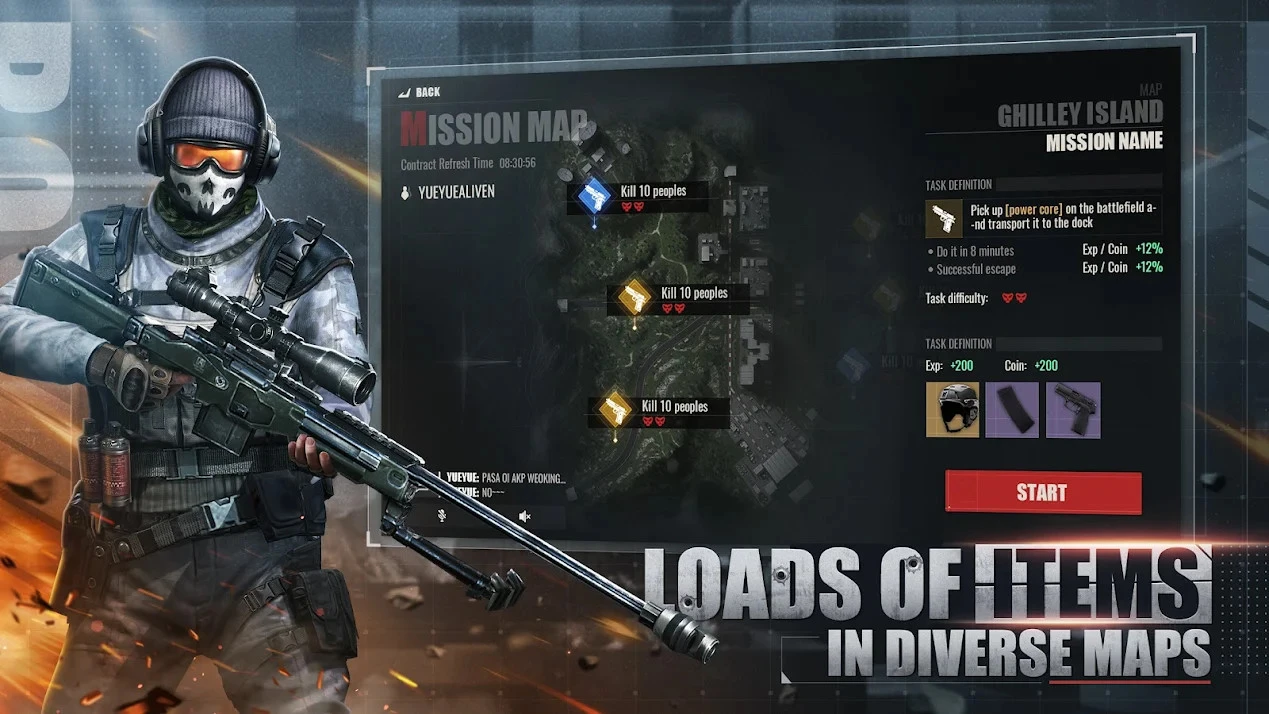Choose the helmet reward item
The image size is (1269, 714).
coord(952,409)
